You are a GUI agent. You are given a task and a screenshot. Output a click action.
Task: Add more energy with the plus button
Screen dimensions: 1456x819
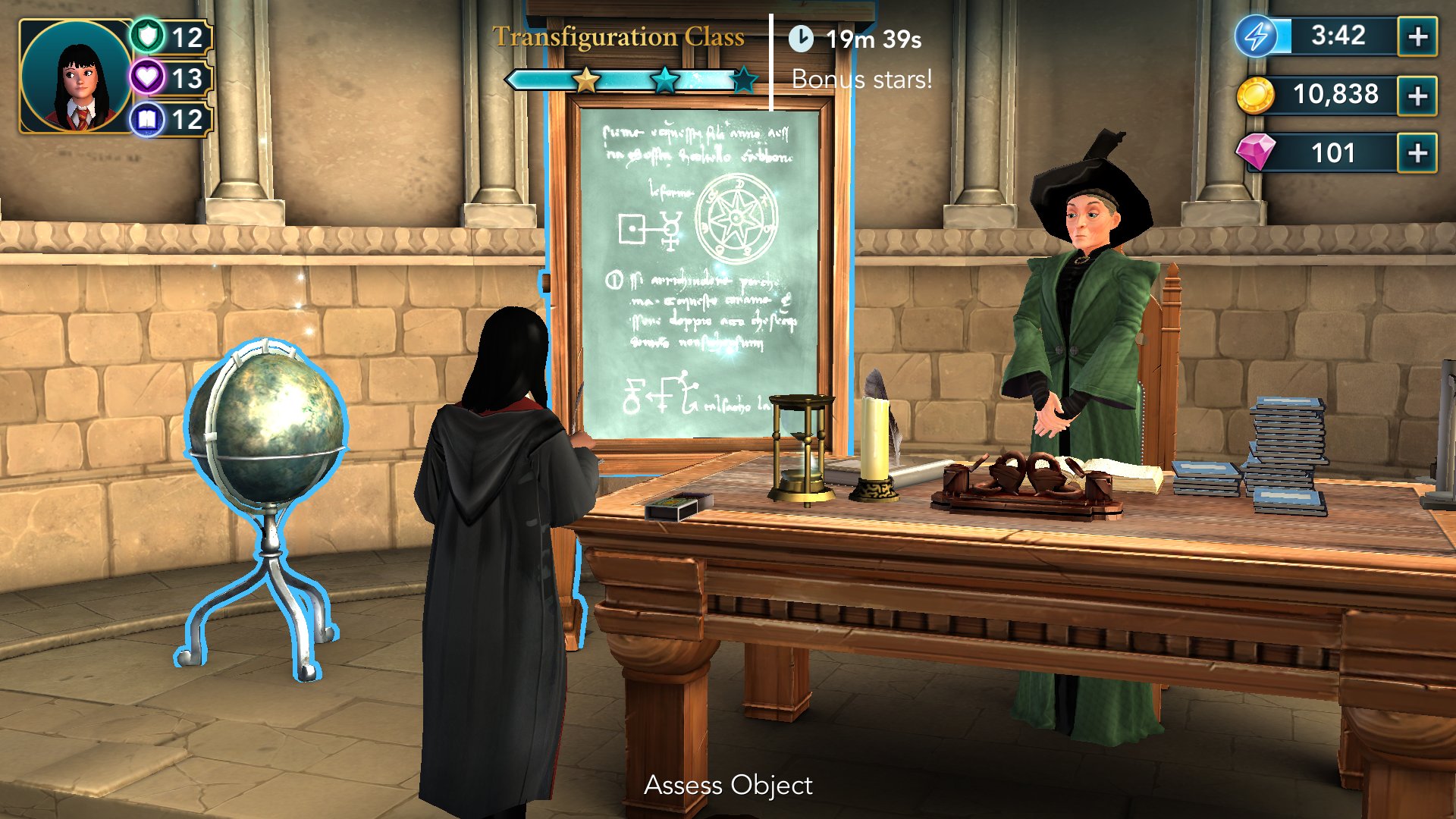(x=1417, y=36)
